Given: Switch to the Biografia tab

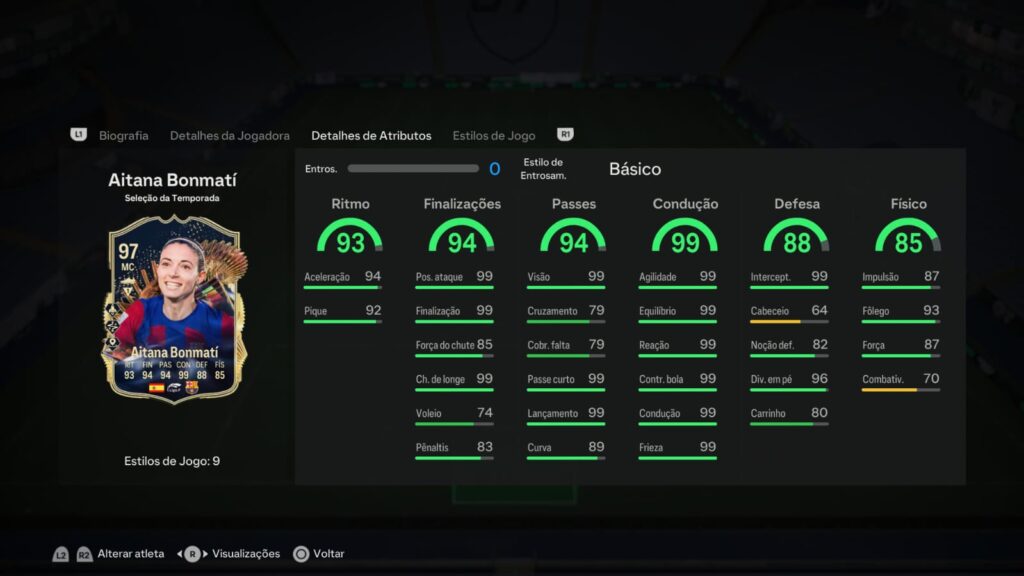Looking at the screenshot, I should click(123, 135).
